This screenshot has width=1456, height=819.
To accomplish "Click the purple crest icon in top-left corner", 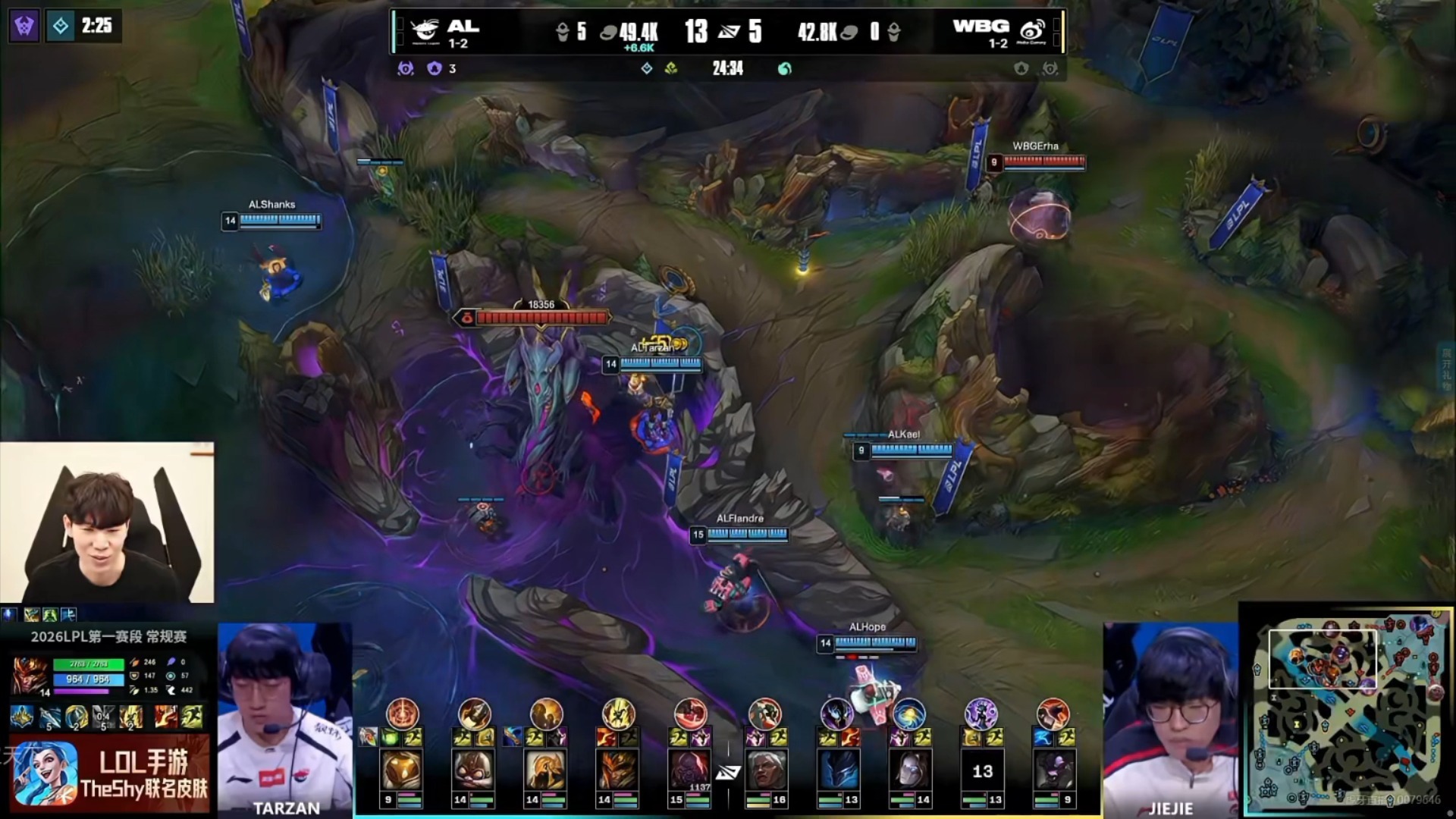I will click(24, 27).
